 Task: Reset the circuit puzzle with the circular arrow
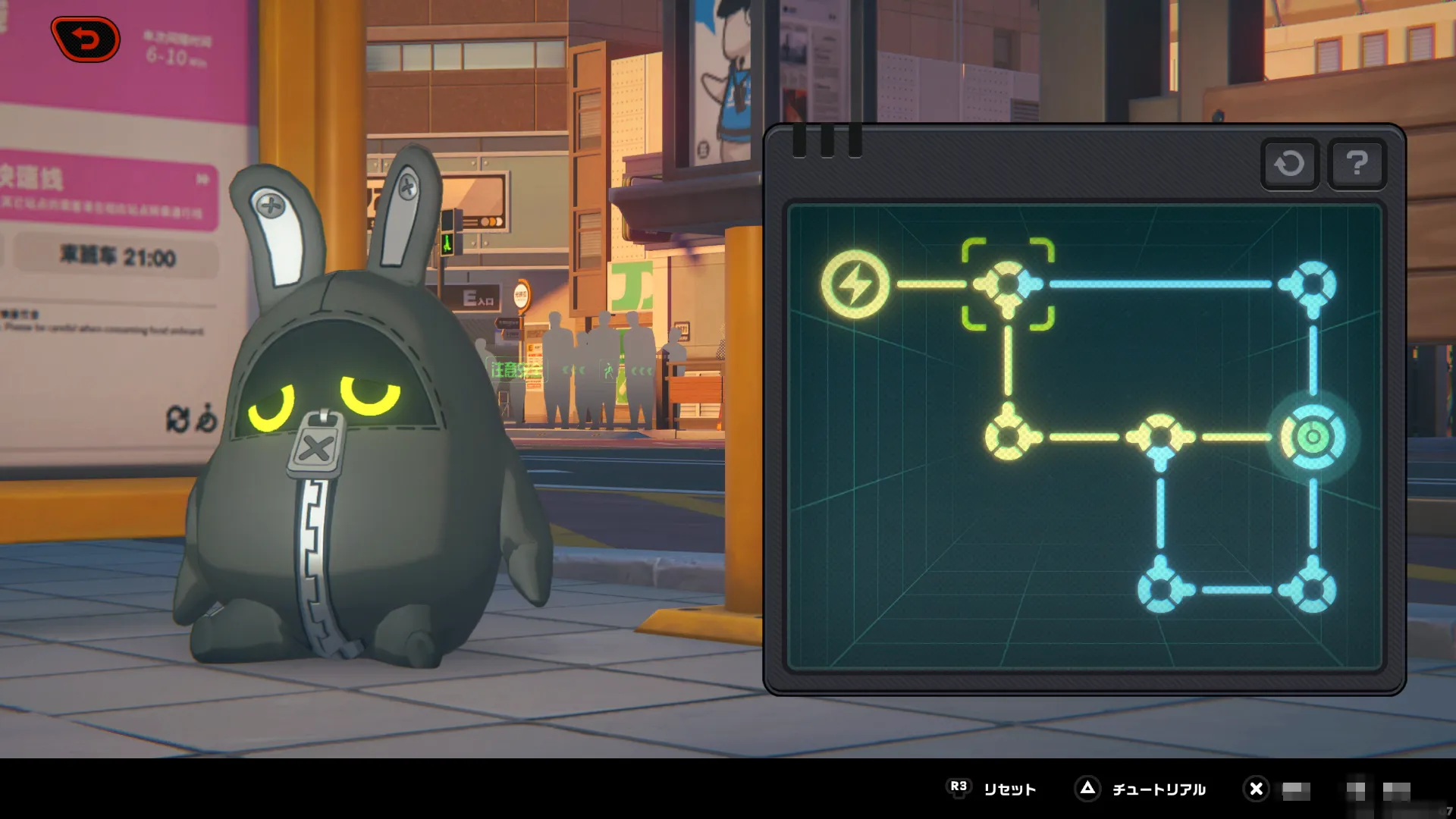point(1289,163)
